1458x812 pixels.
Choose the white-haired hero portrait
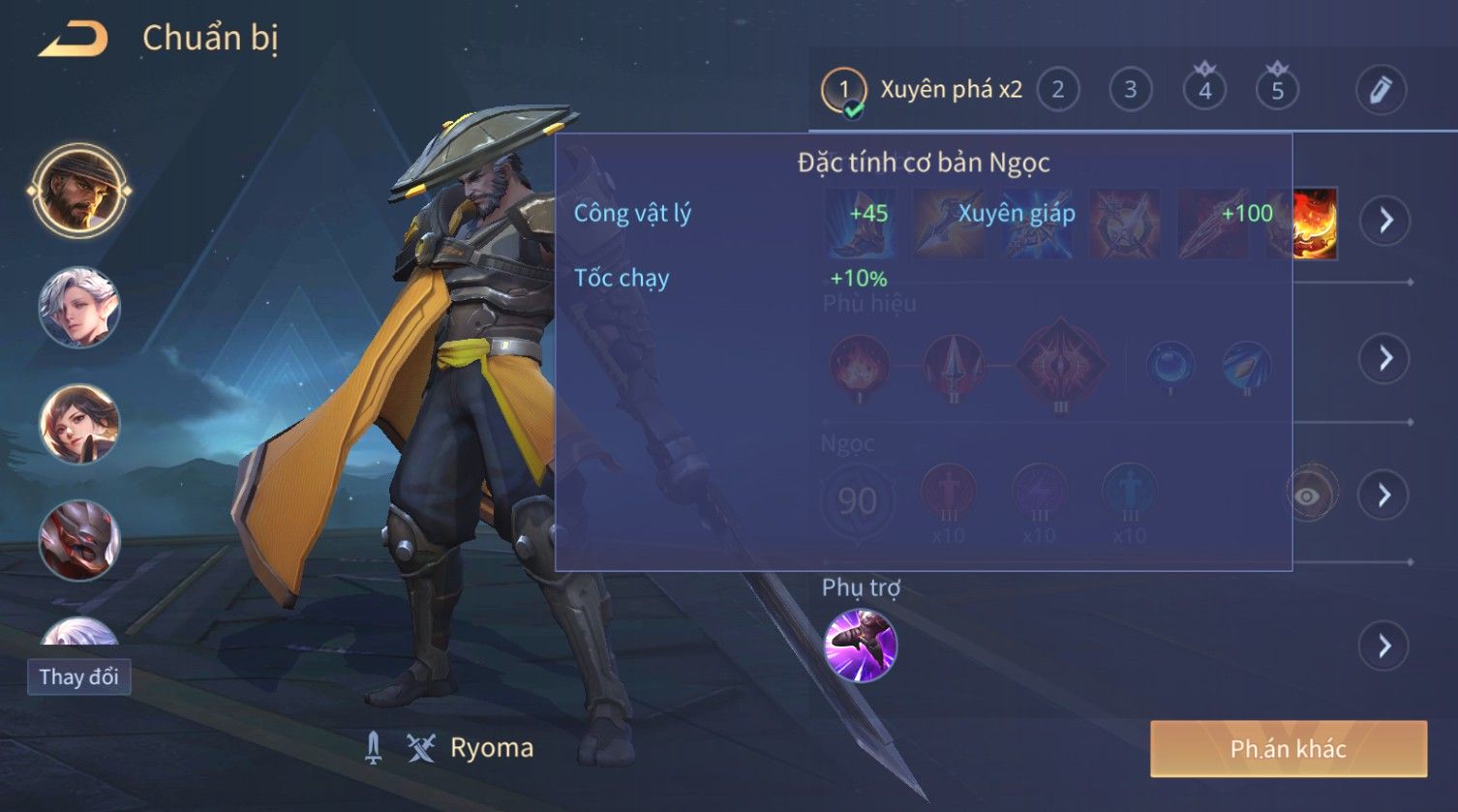click(78, 308)
